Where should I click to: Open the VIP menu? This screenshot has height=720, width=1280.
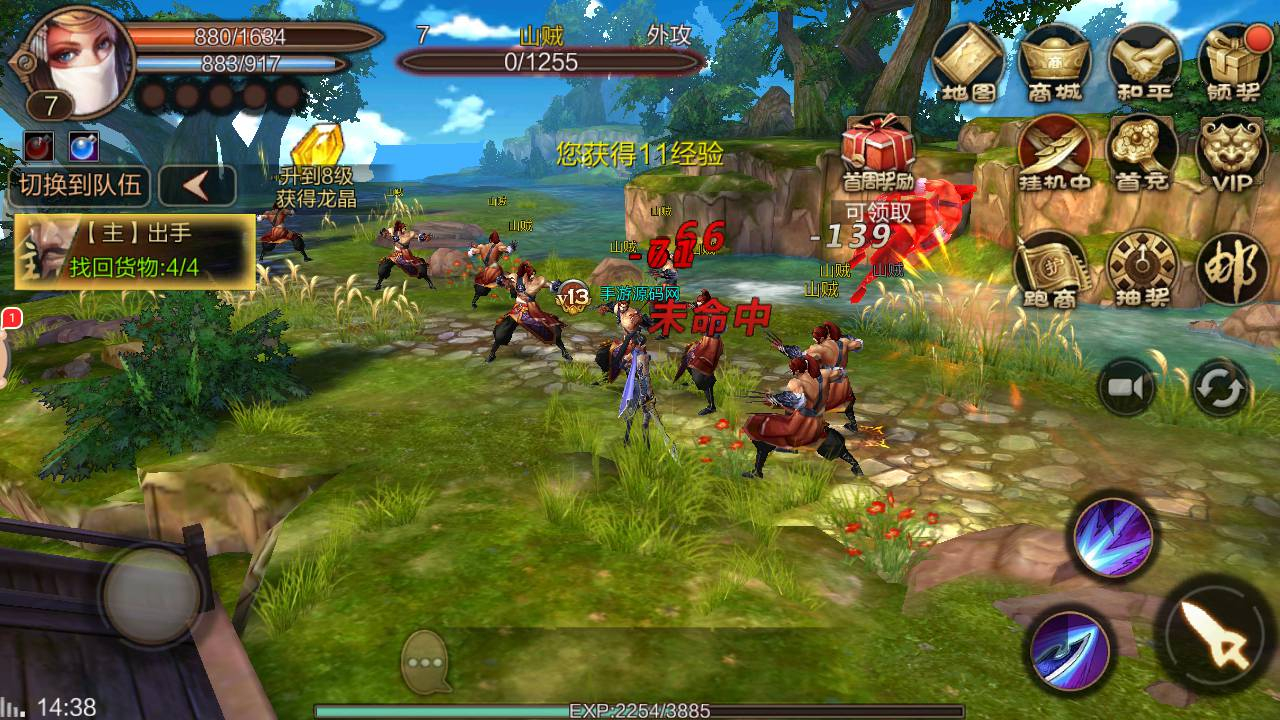[x=1232, y=152]
